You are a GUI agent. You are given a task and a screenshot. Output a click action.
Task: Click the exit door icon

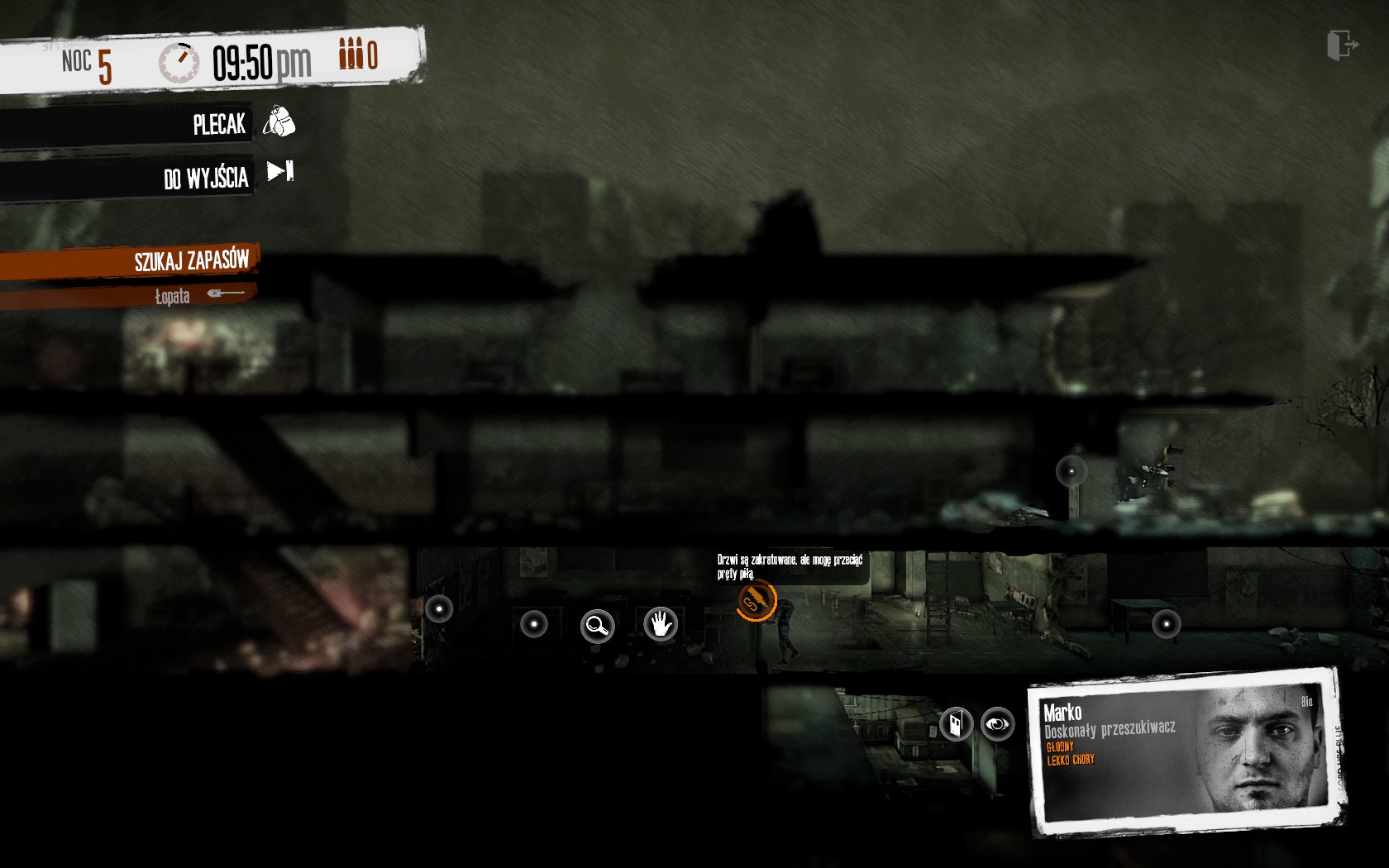pyautogui.click(x=1341, y=45)
